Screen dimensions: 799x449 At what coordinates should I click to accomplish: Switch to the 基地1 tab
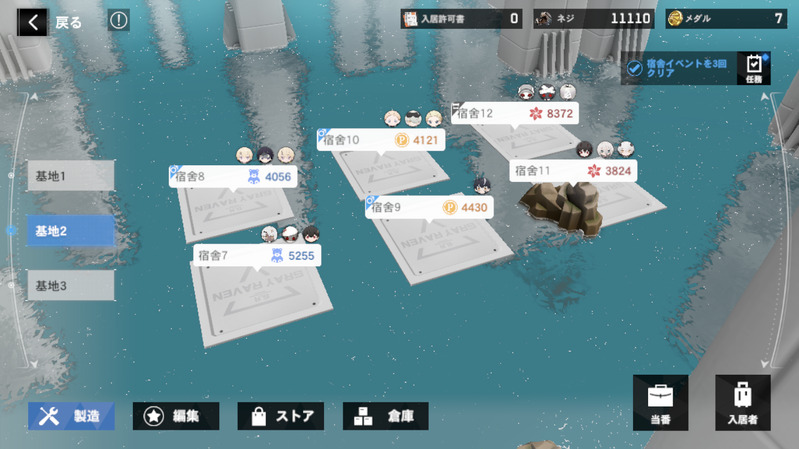click(70, 176)
